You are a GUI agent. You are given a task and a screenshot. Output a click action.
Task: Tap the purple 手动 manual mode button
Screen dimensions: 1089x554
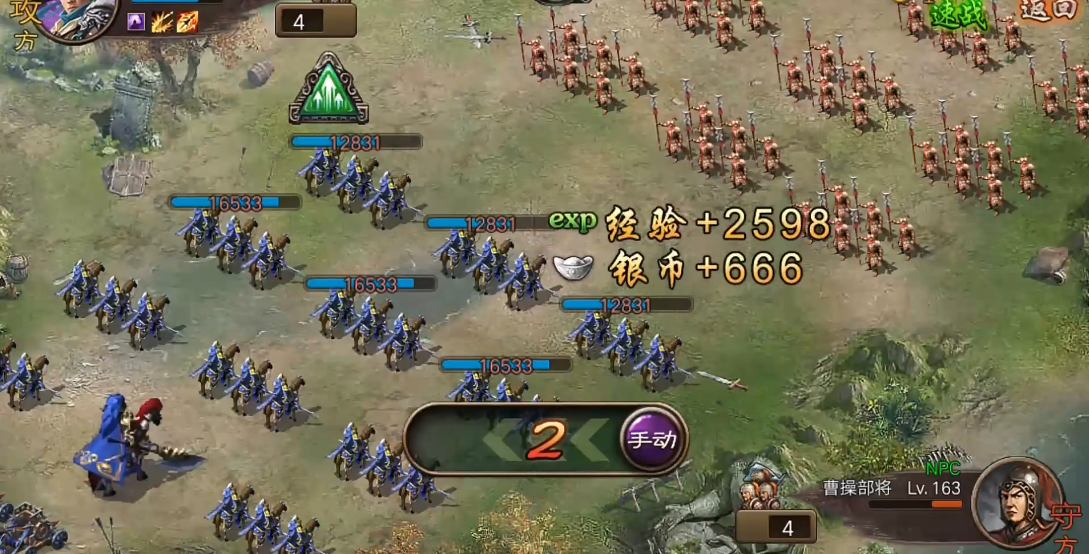click(x=652, y=440)
